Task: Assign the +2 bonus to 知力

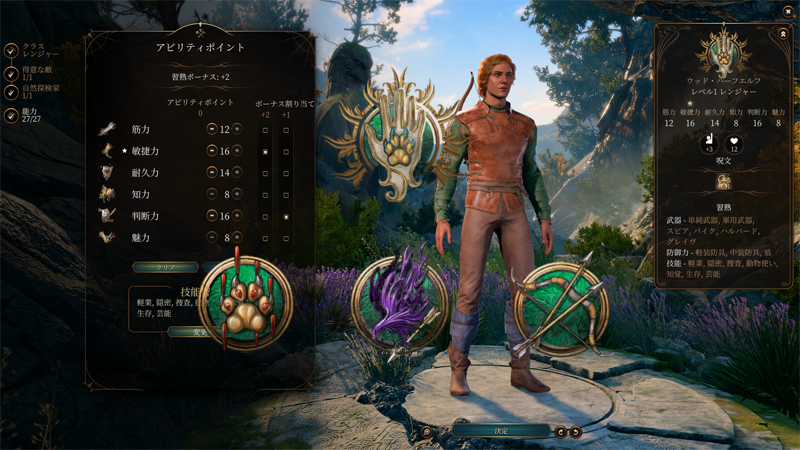Action: 265,194
